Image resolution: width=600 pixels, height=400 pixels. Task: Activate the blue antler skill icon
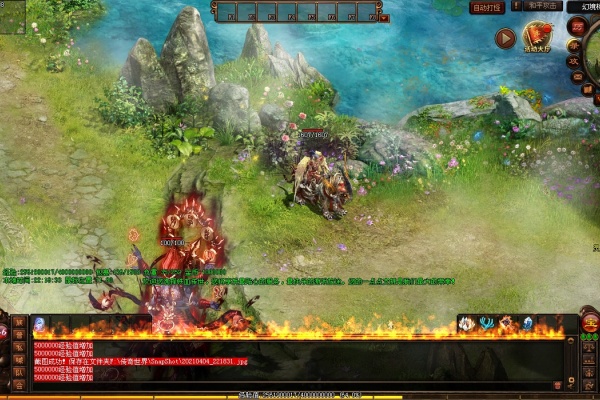[486, 323]
